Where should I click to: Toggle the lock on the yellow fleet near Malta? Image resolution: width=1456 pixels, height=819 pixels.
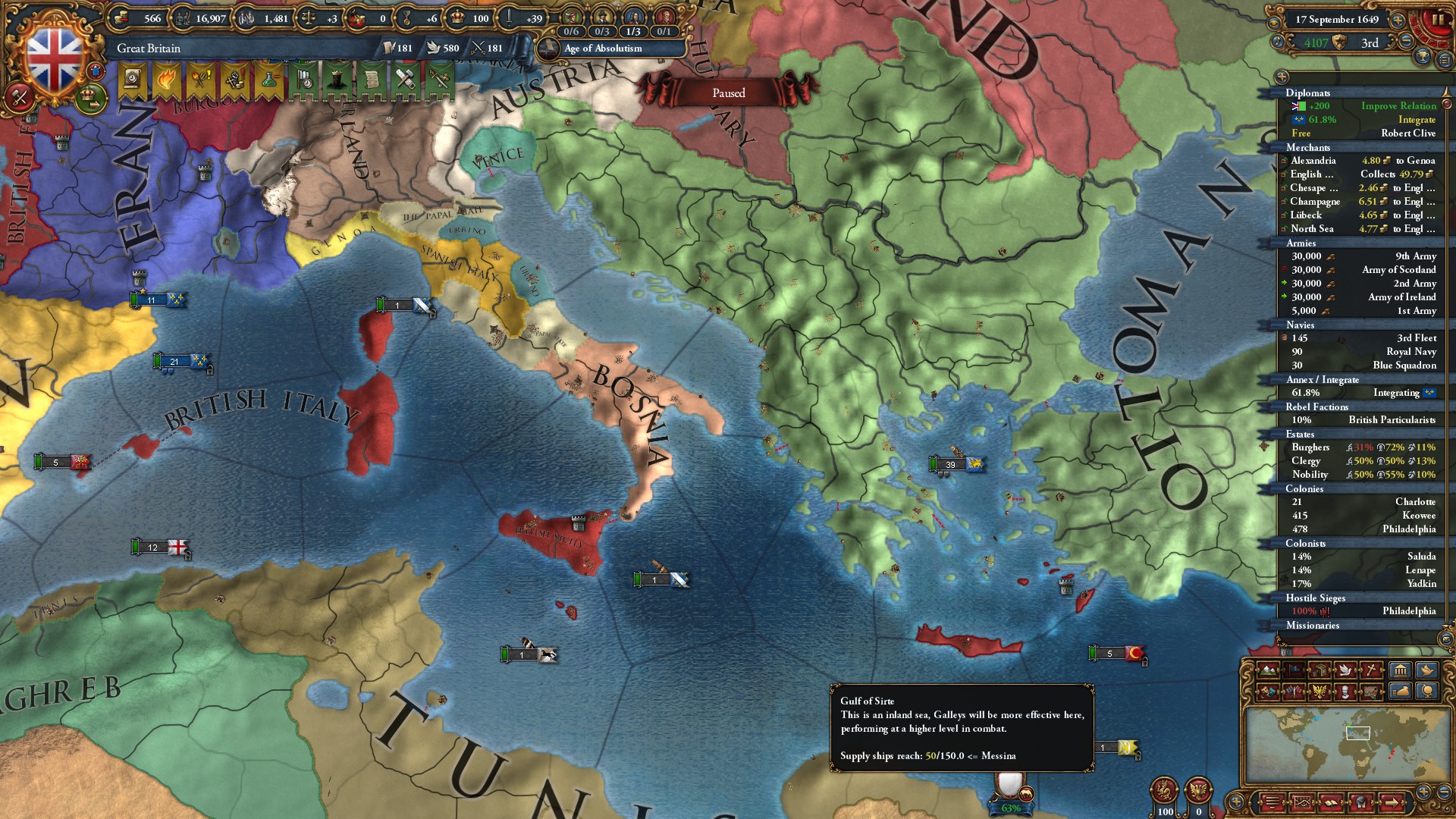click(x=1138, y=758)
